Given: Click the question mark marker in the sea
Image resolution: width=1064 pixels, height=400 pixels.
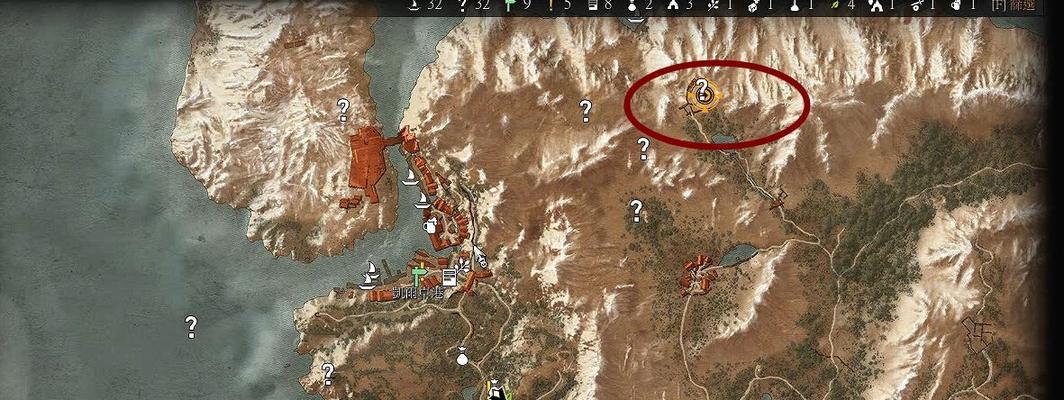Looking at the screenshot, I should click(190, 326).
